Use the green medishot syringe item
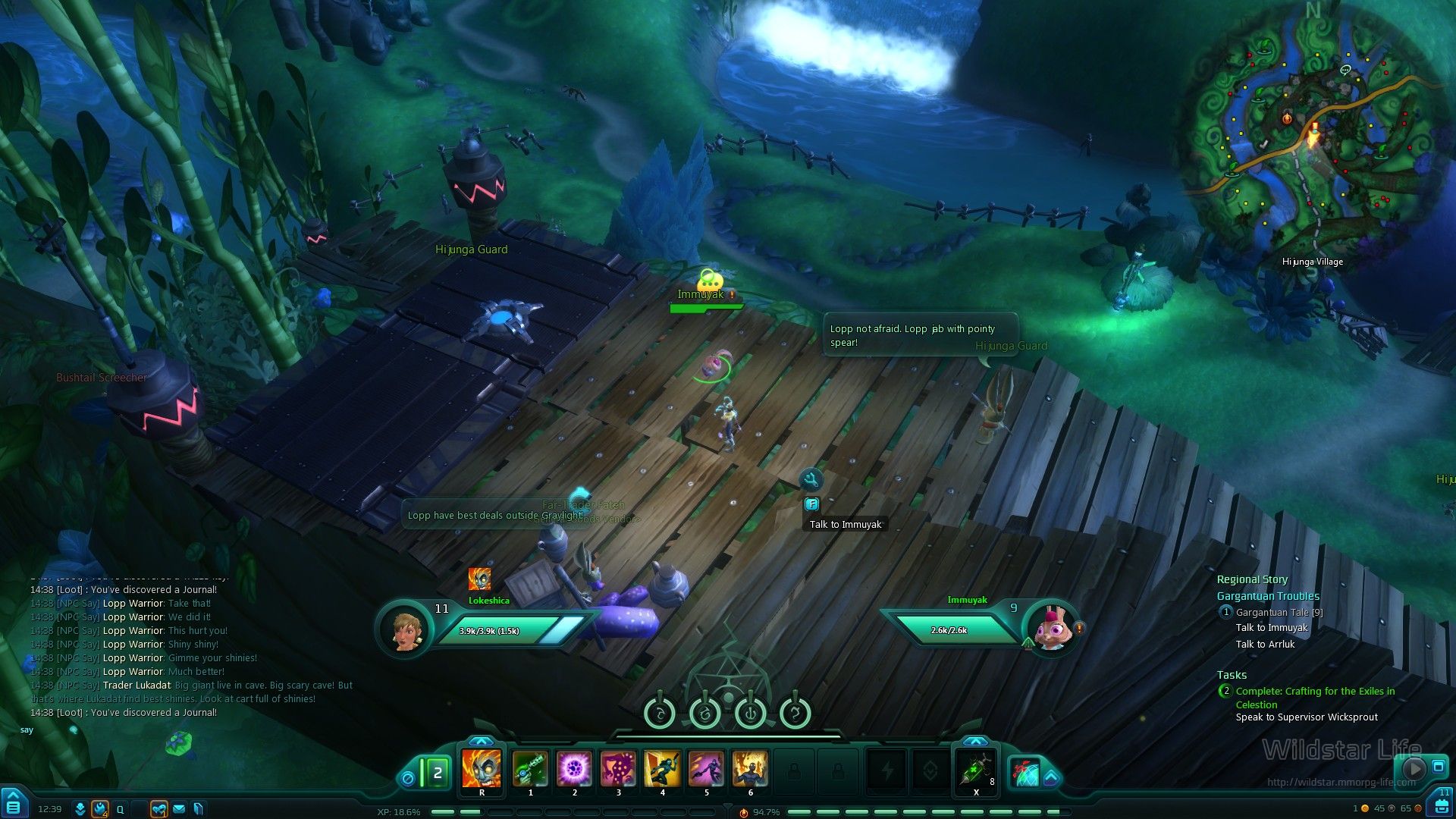 (x=976, y=770)
